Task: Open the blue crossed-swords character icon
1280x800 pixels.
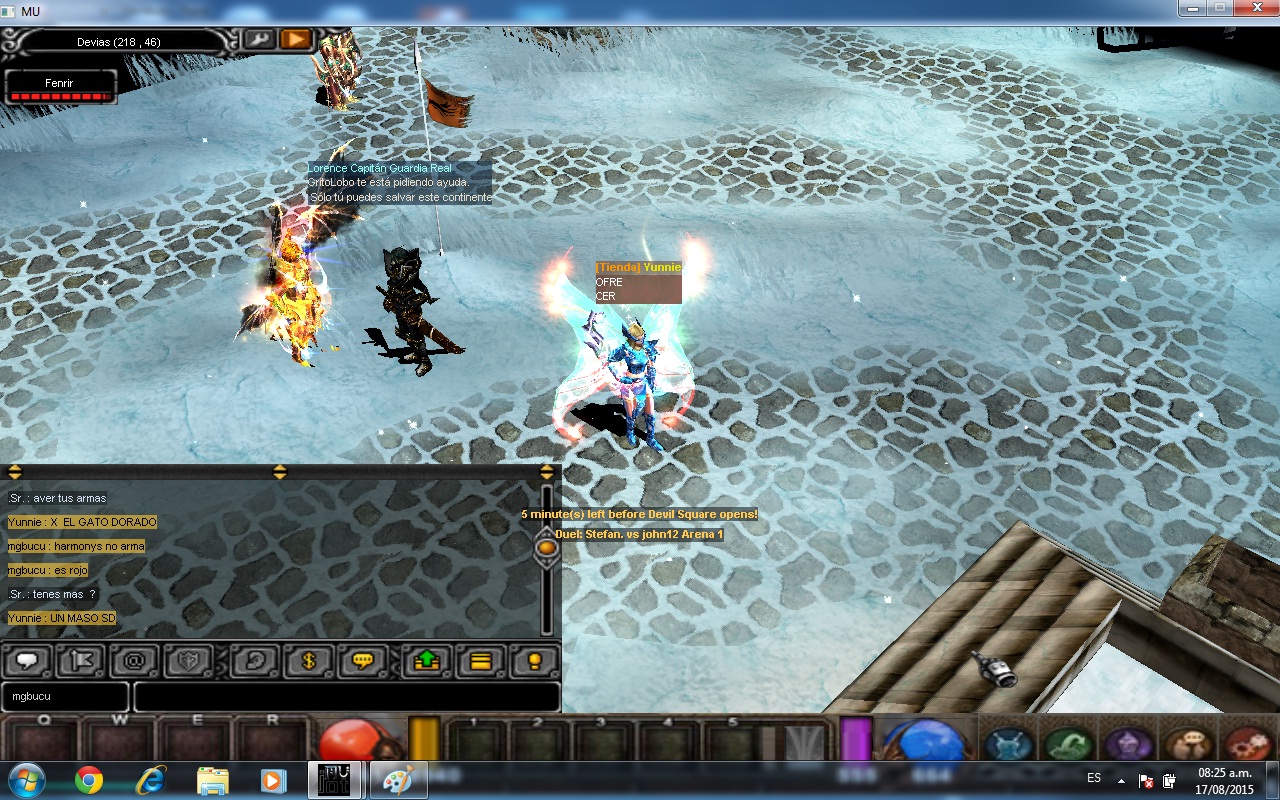Action: [x=1009, y=744]
